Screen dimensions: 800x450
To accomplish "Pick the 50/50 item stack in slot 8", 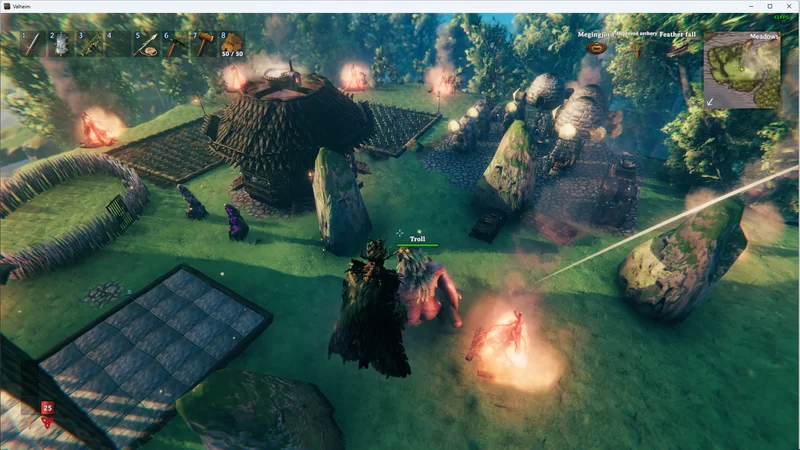I will [x=232, y=43].
